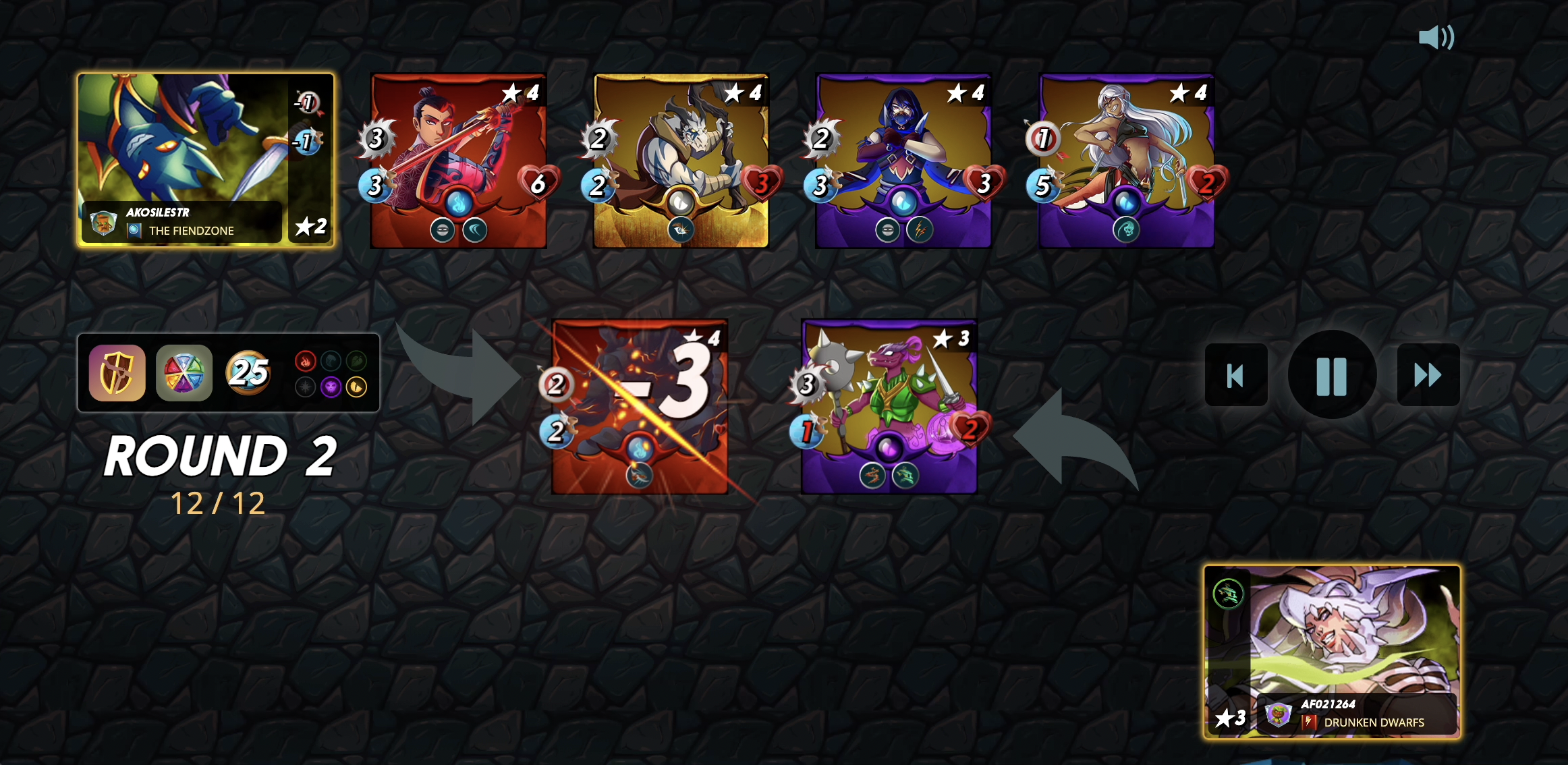This screenshot has height=765, width=1568.
Task: Select AKOSILESTR's summoner card
Action: [205, 160]
